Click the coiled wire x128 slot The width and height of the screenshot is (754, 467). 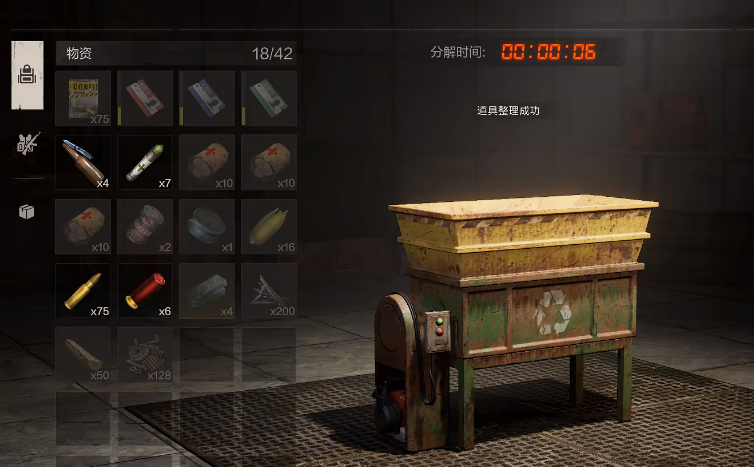pos(145,355)
